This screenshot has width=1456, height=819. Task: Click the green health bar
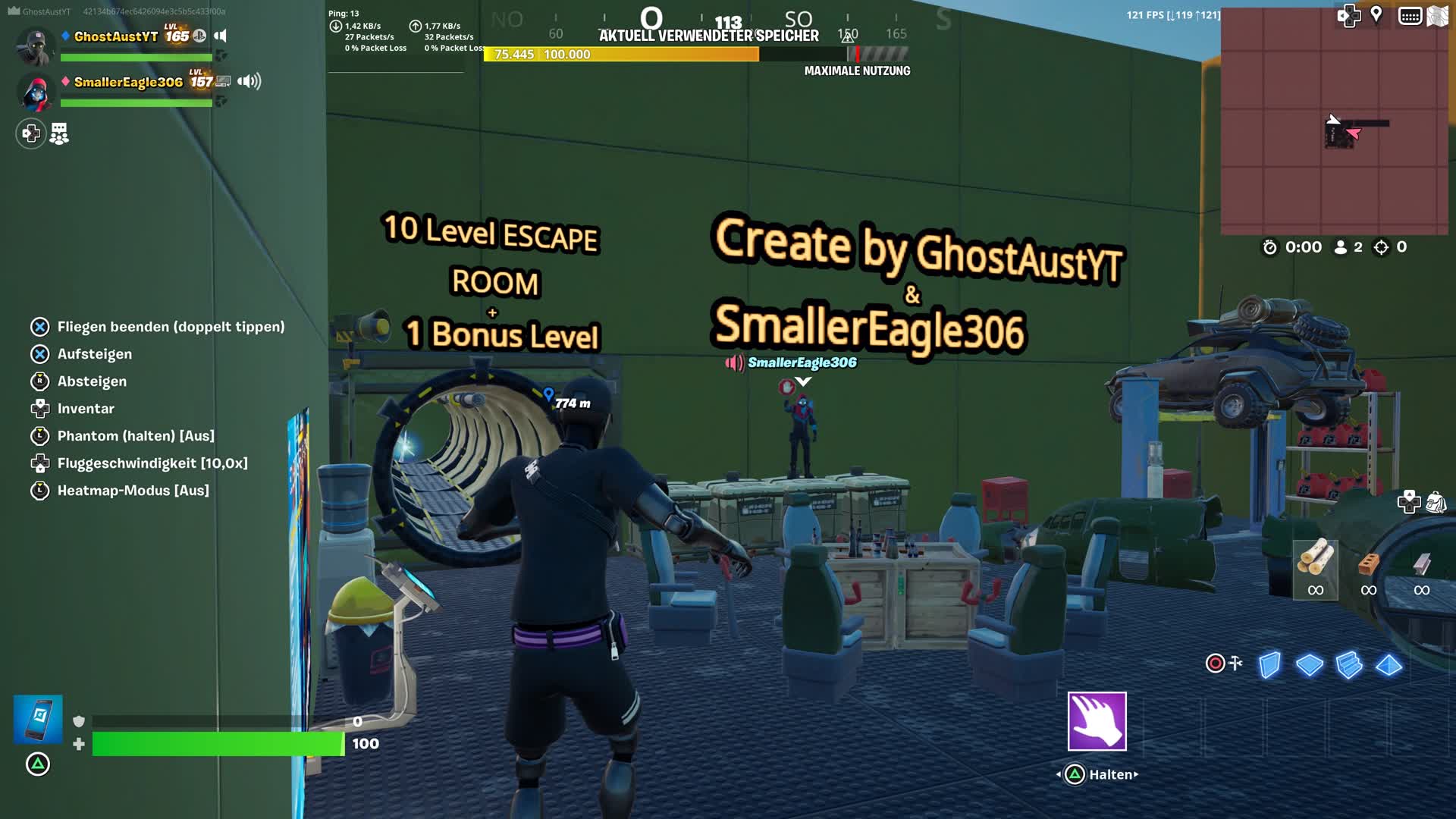click(x=216, y=744)
